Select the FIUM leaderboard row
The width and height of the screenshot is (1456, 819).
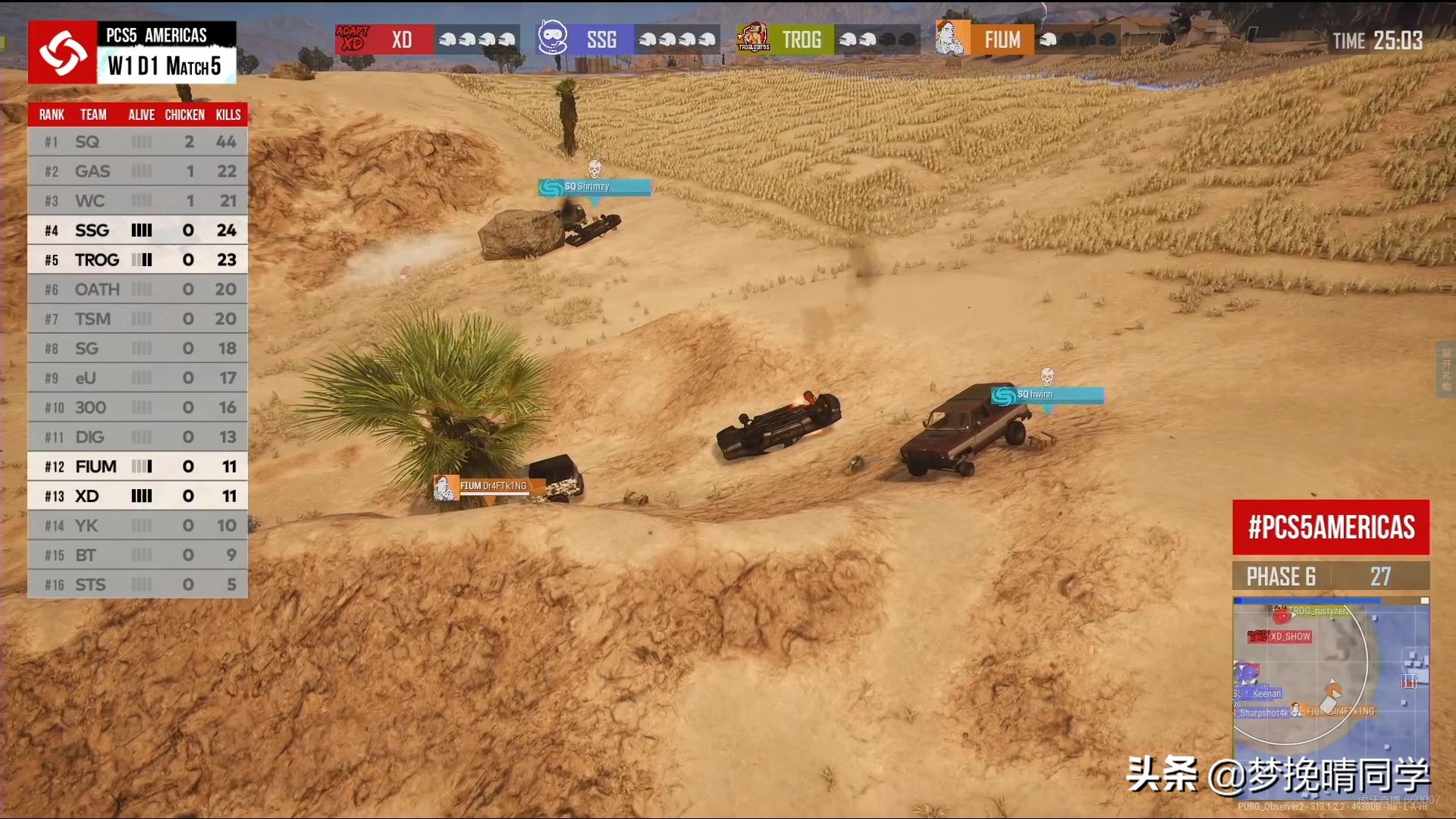pyautogui.click(x=137, y=467)
